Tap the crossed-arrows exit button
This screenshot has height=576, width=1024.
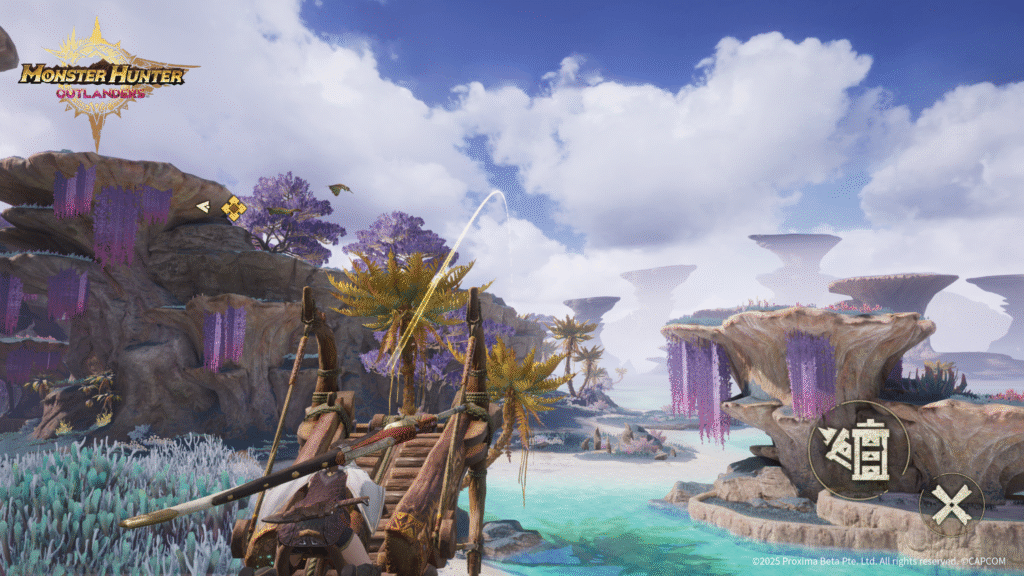(x=950, y=505)
